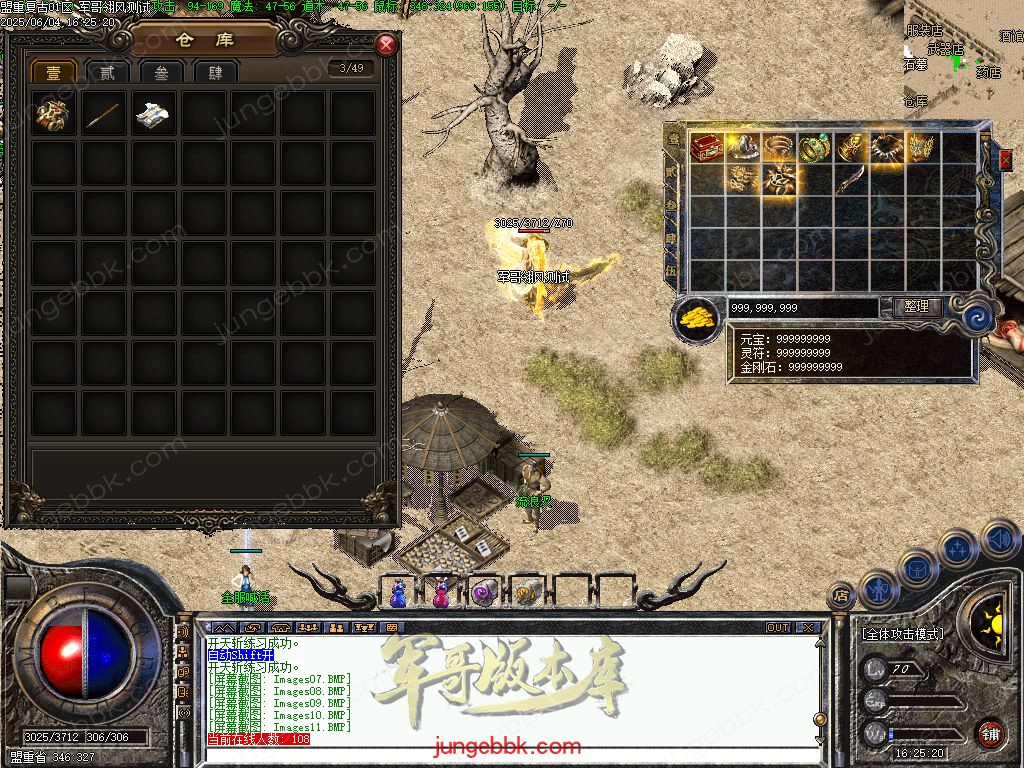Choose the spiked bracelet in the bag
Image resolution: width=1024 pixels, height=768 pixels.
pyautogui.click(x=885, y=148)
